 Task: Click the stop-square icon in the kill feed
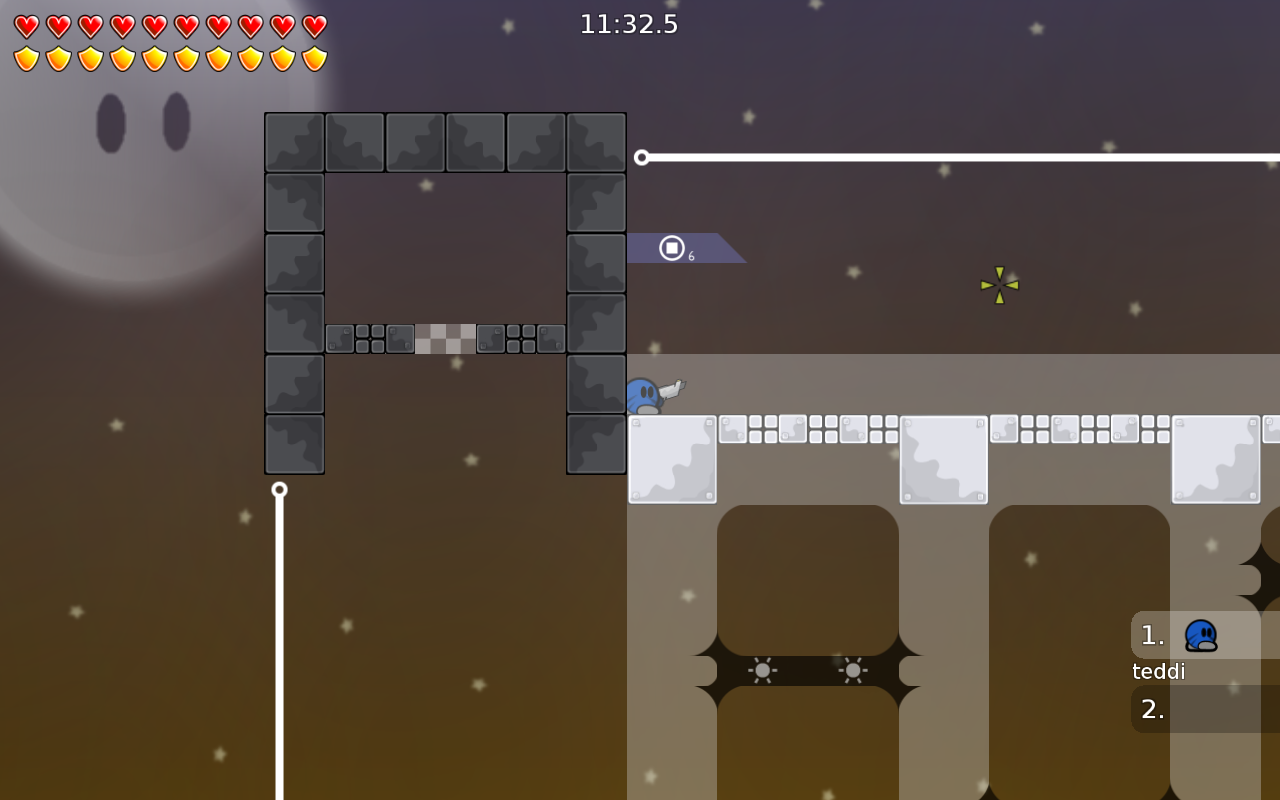click(x=671, y=247)
